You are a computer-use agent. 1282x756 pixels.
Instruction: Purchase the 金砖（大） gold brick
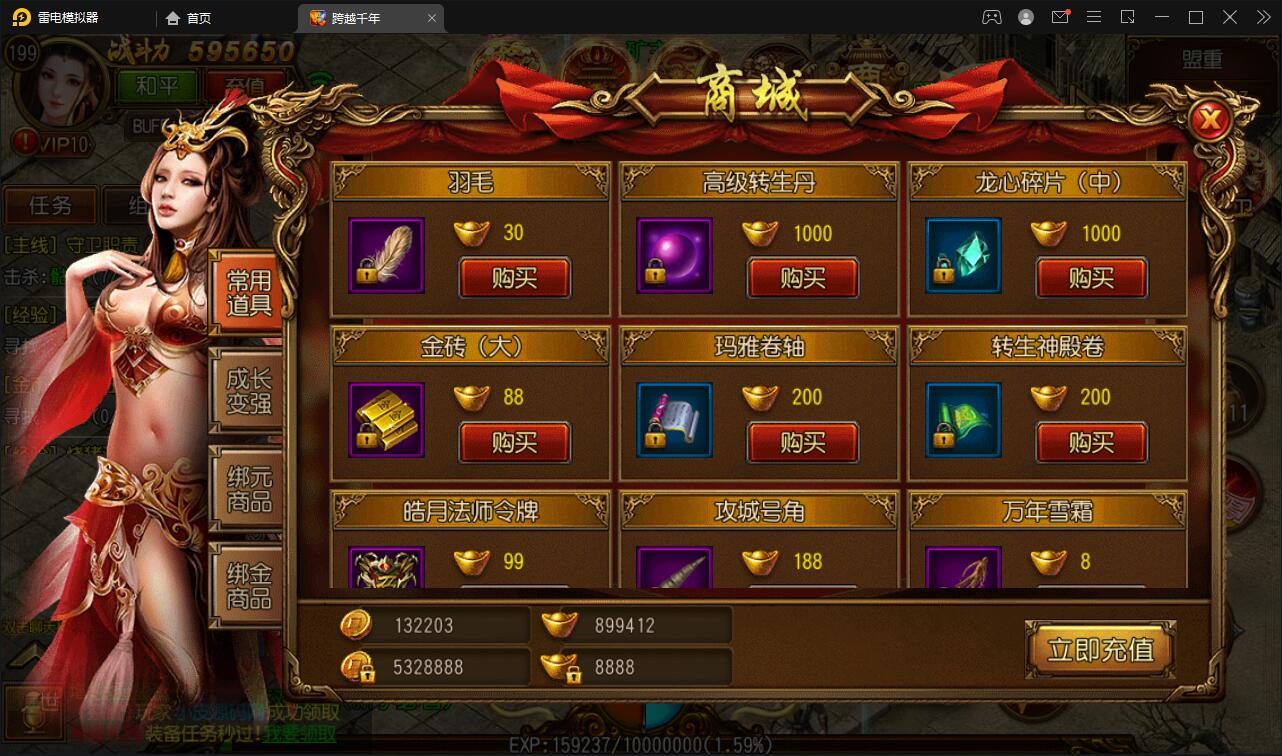[514, 442]
